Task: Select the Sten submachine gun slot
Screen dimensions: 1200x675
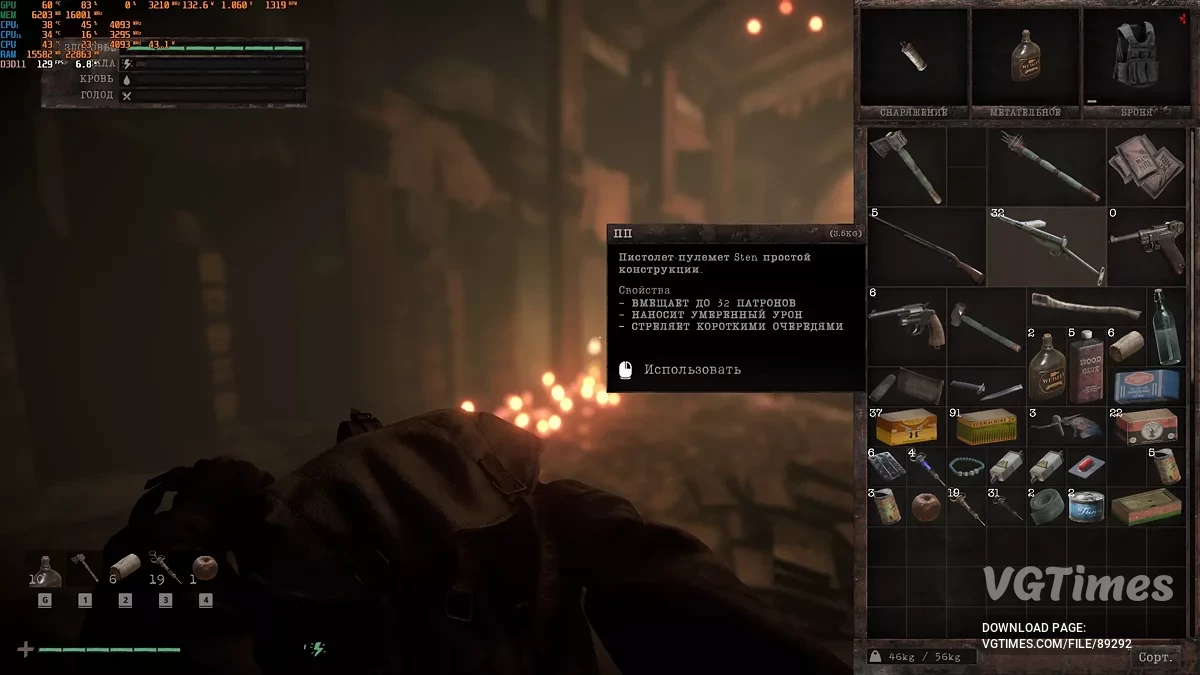Action: (1046, 246)
